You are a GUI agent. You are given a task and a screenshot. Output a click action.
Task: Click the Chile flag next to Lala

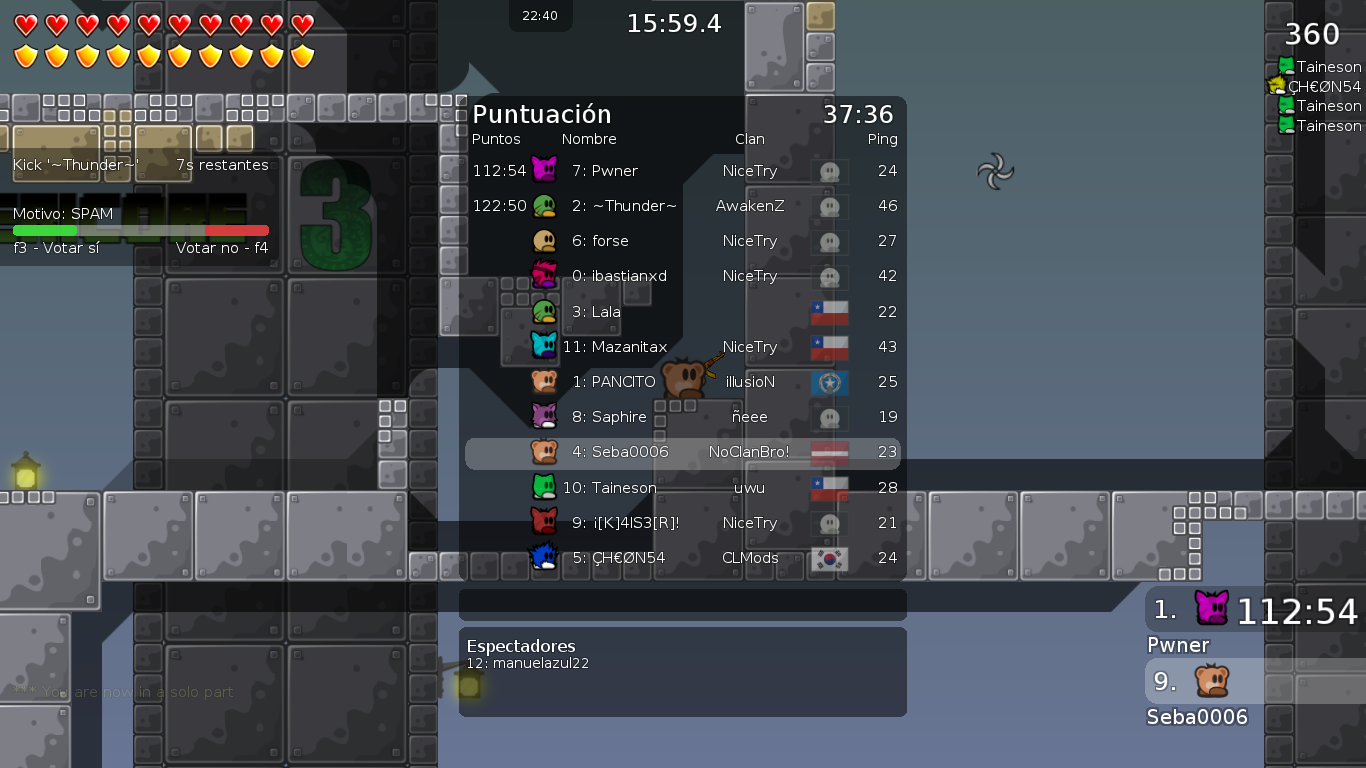pos(829,311)
